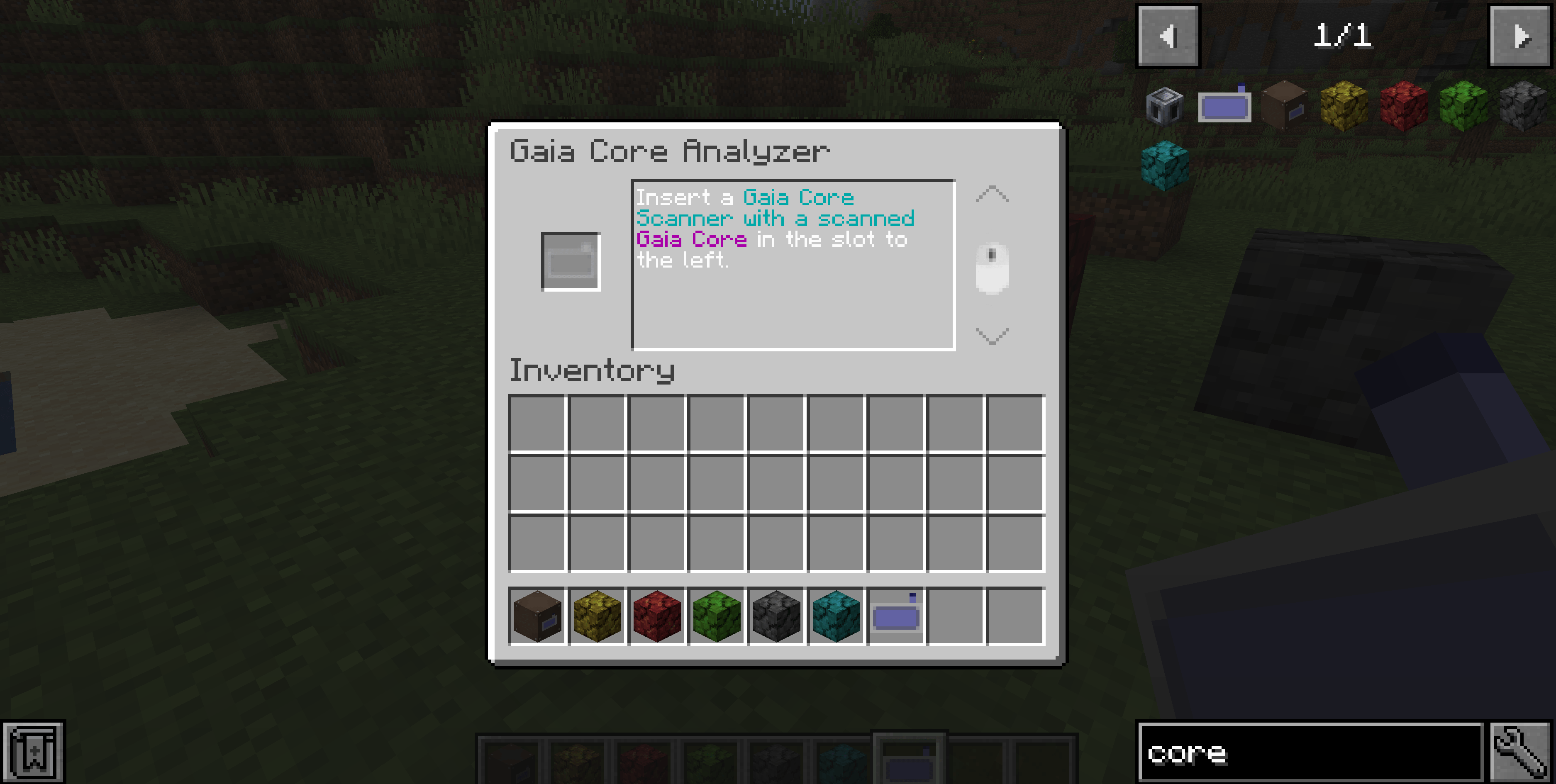
Task: Select the cyan Gaia Core block in the hotbar
Action: 837,614
